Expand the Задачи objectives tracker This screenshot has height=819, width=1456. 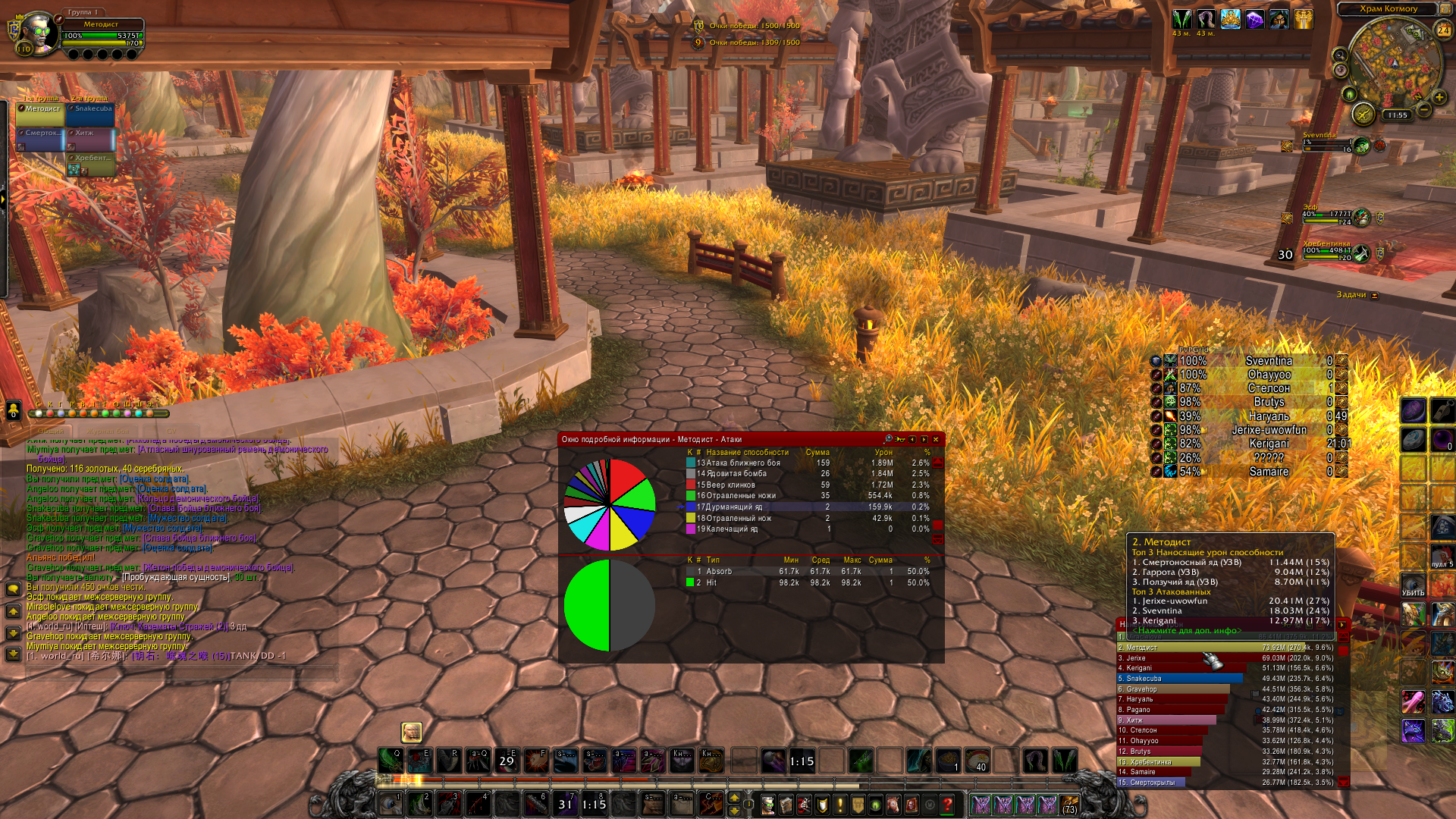pyautogui.click(x=1374, y=295)
